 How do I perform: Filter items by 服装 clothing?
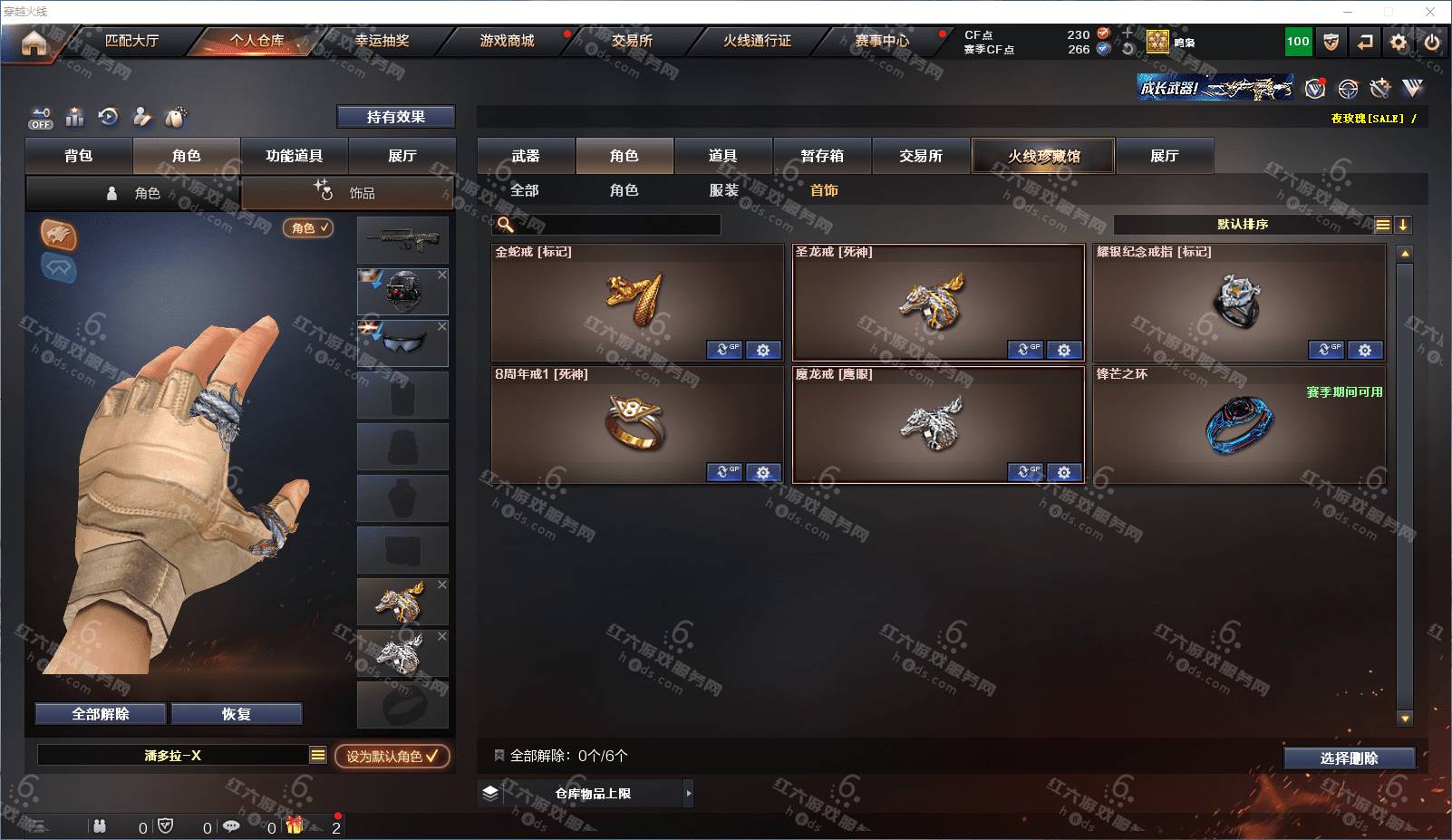click(x=723, y=190)
